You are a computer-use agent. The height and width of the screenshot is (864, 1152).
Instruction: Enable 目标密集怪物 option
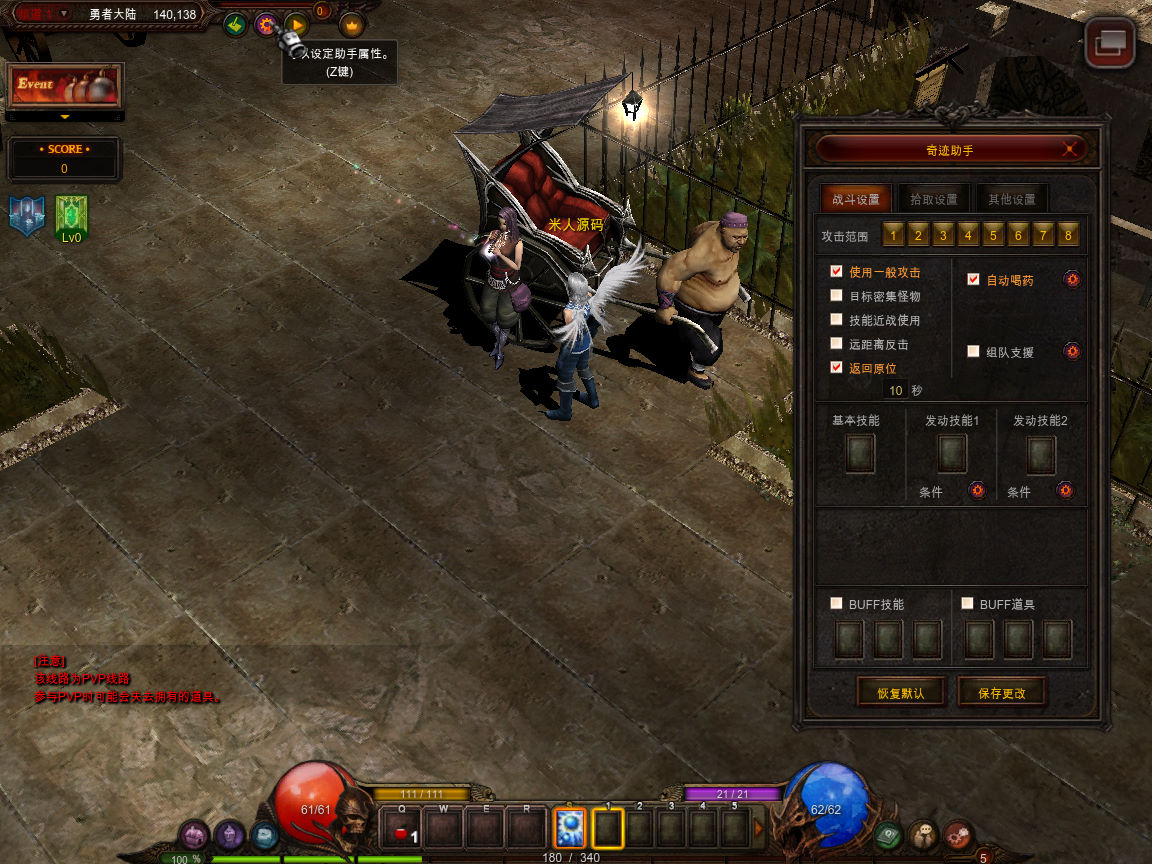836,295
